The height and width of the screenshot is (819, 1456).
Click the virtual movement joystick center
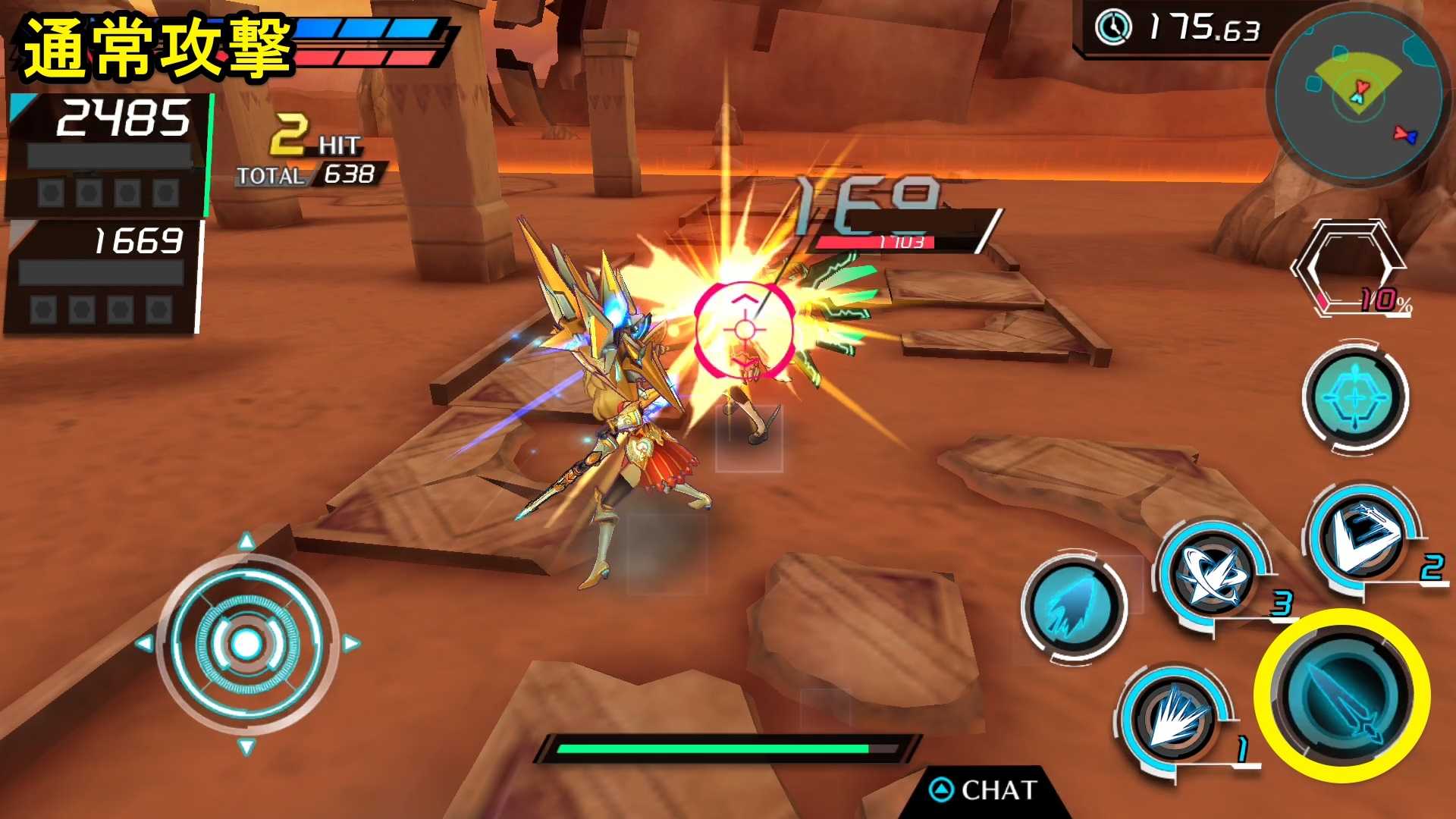246,644
